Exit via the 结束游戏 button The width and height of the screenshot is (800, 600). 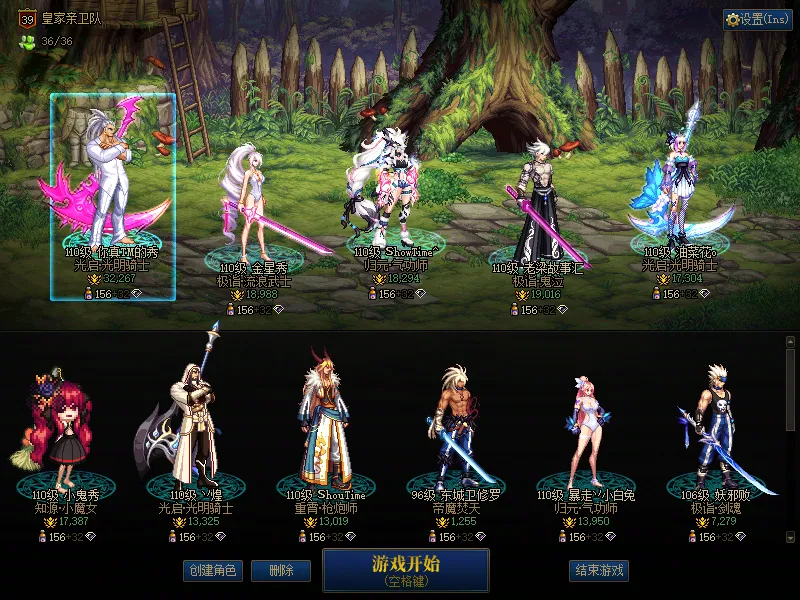[599, 570]
